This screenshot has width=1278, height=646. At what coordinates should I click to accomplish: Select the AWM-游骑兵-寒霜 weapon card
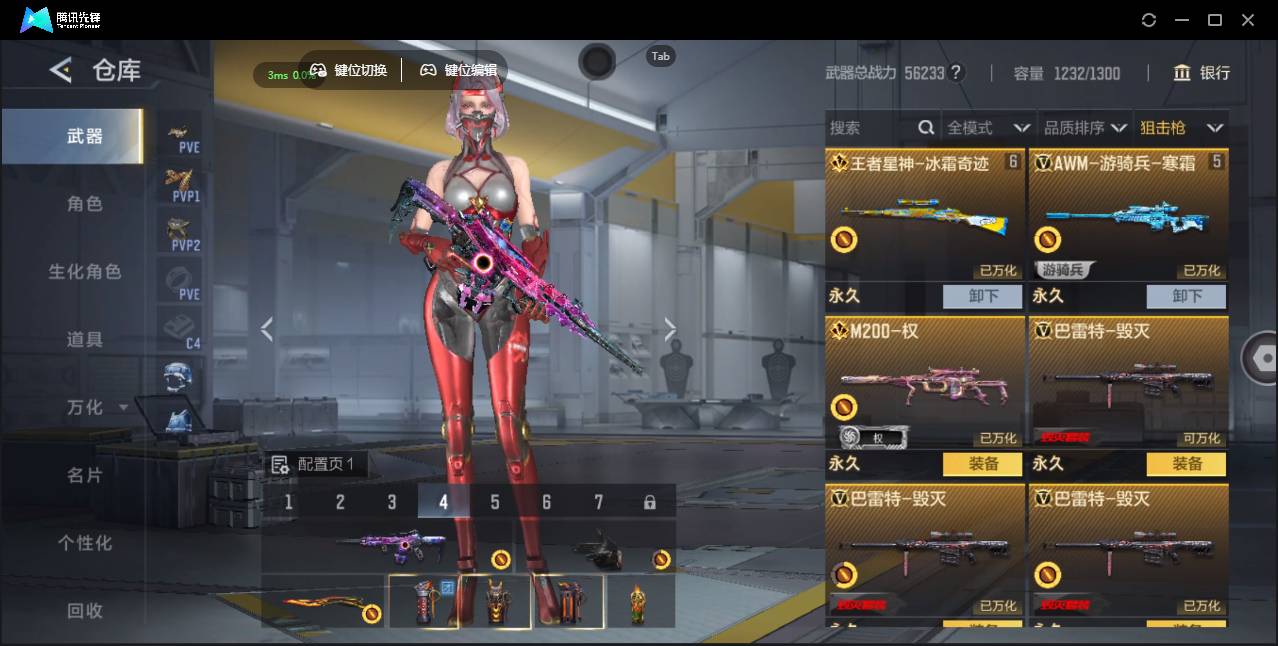(x=1127, y=215)
